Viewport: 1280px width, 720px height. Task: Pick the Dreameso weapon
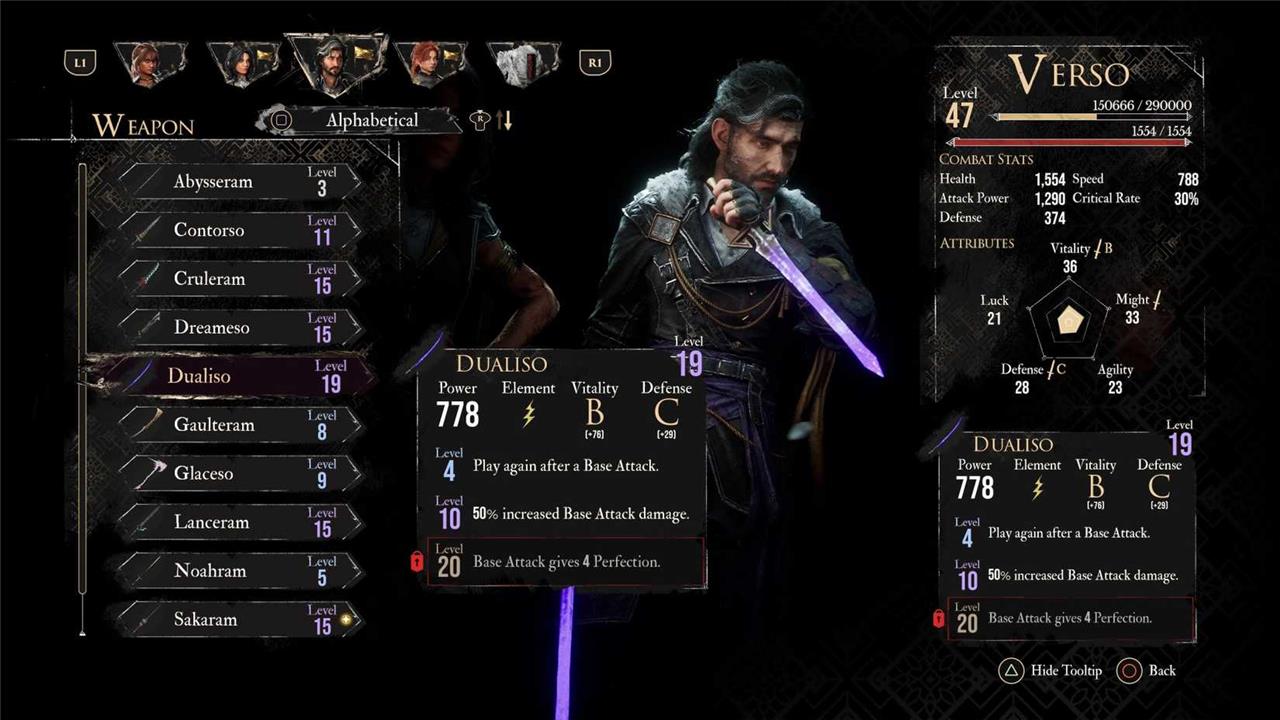pyautogui.click(x=240, y=328)
